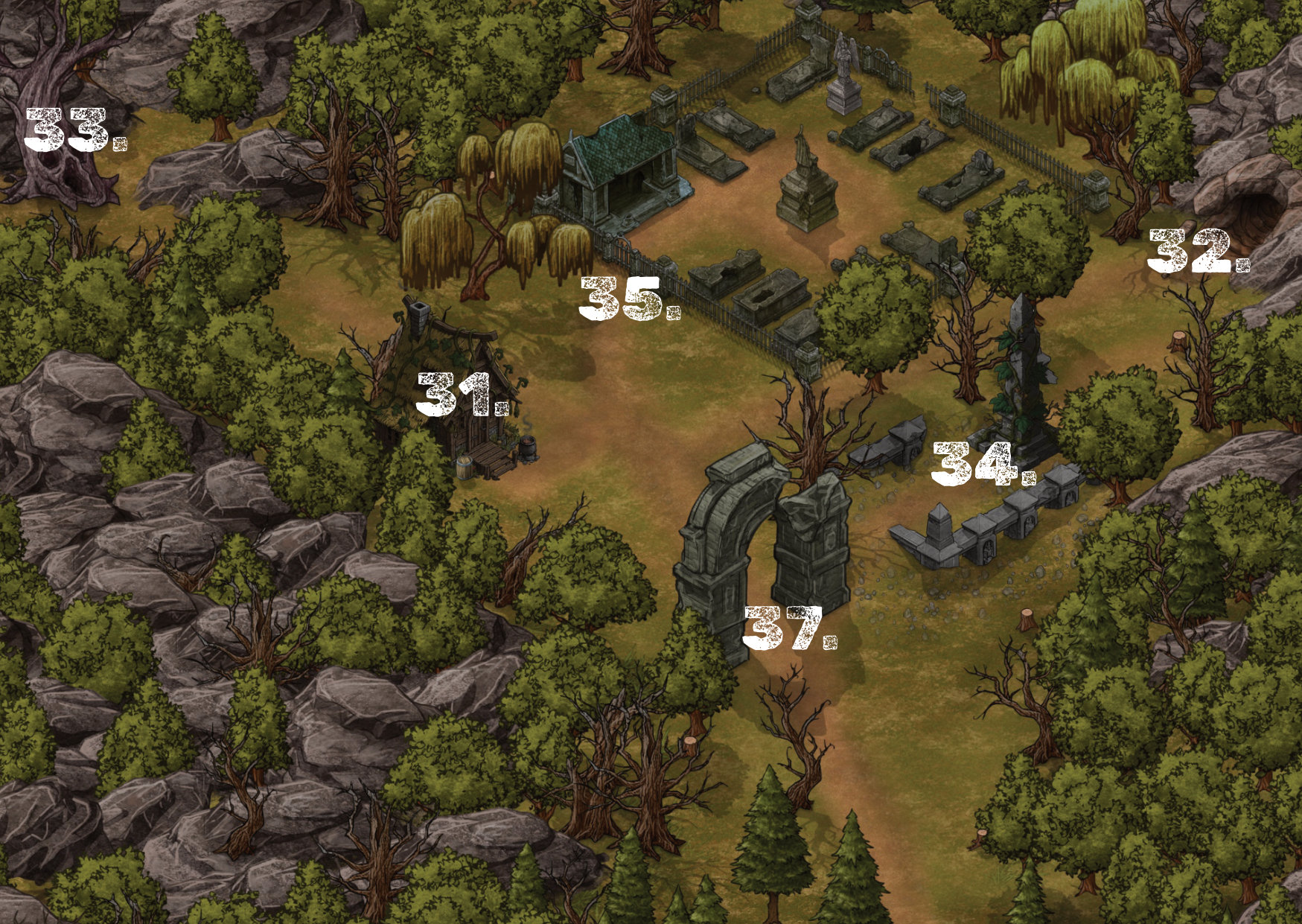Open location marker 33 at the gnarled tree

74,130
